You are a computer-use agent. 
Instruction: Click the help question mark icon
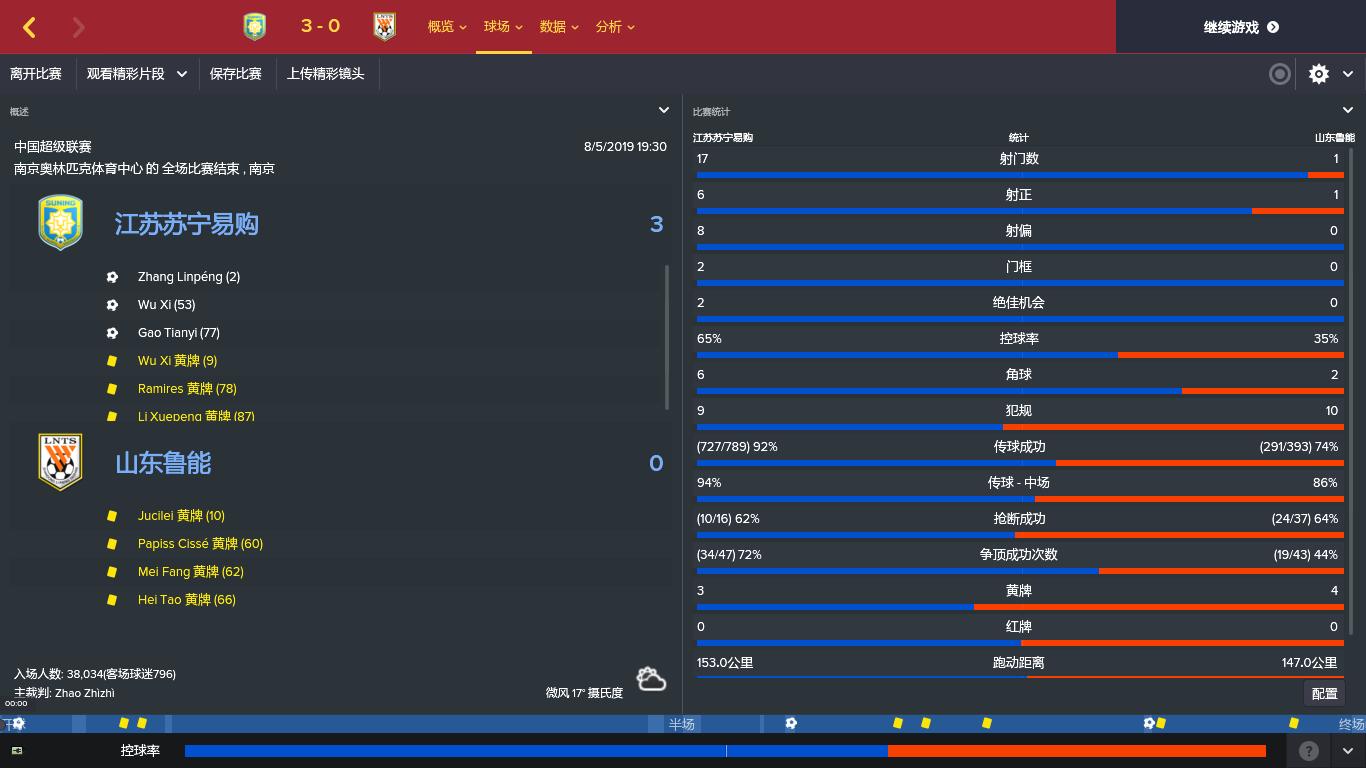coord(1308,751)
